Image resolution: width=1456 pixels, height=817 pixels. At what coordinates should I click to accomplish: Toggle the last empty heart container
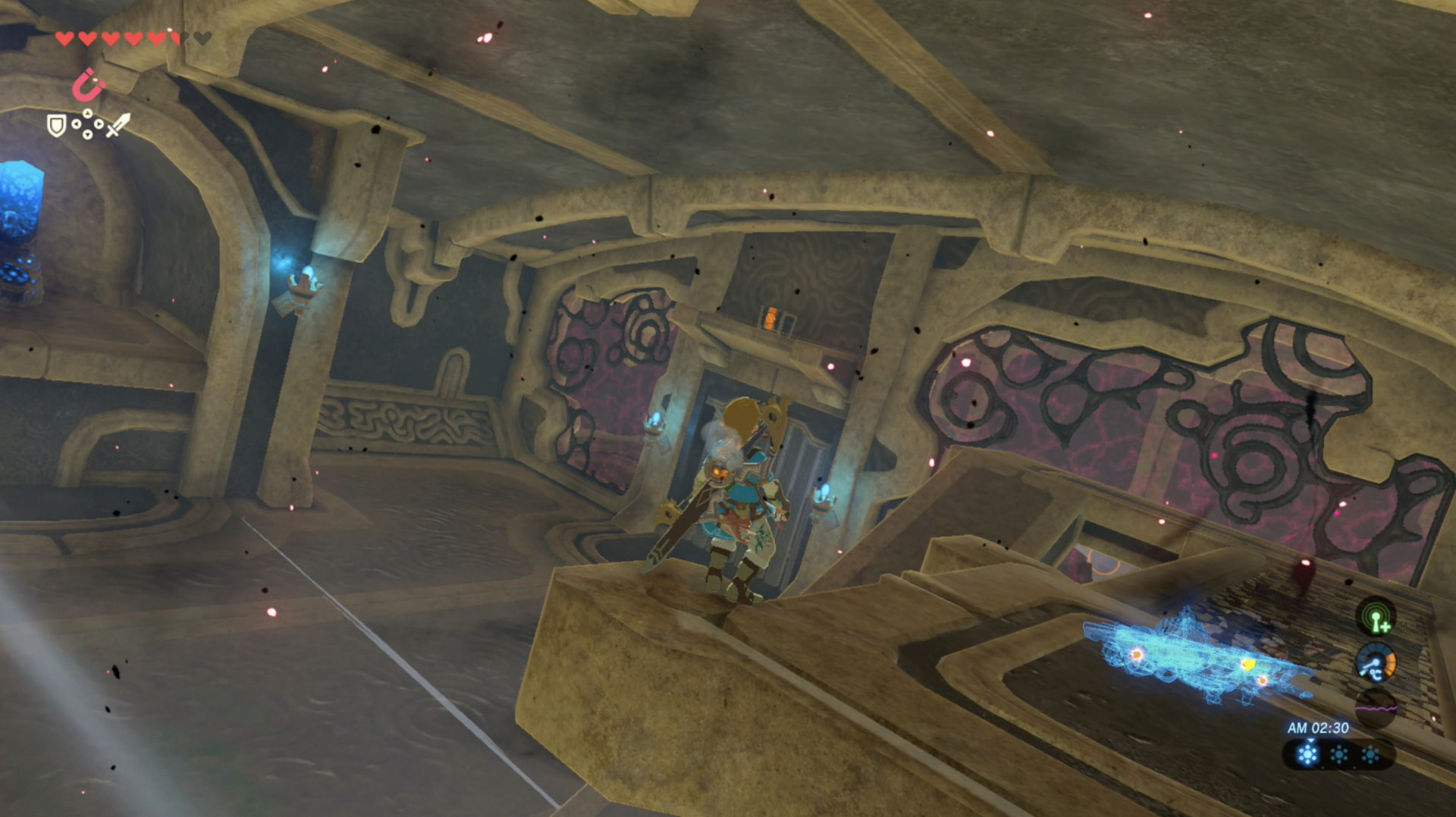pyautogui.click(x=202, y=39)
